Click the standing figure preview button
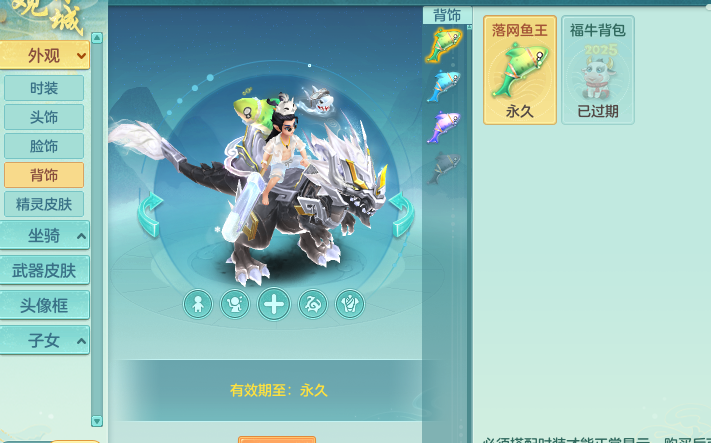Screen dimensions: 711x443 (198, 303)
